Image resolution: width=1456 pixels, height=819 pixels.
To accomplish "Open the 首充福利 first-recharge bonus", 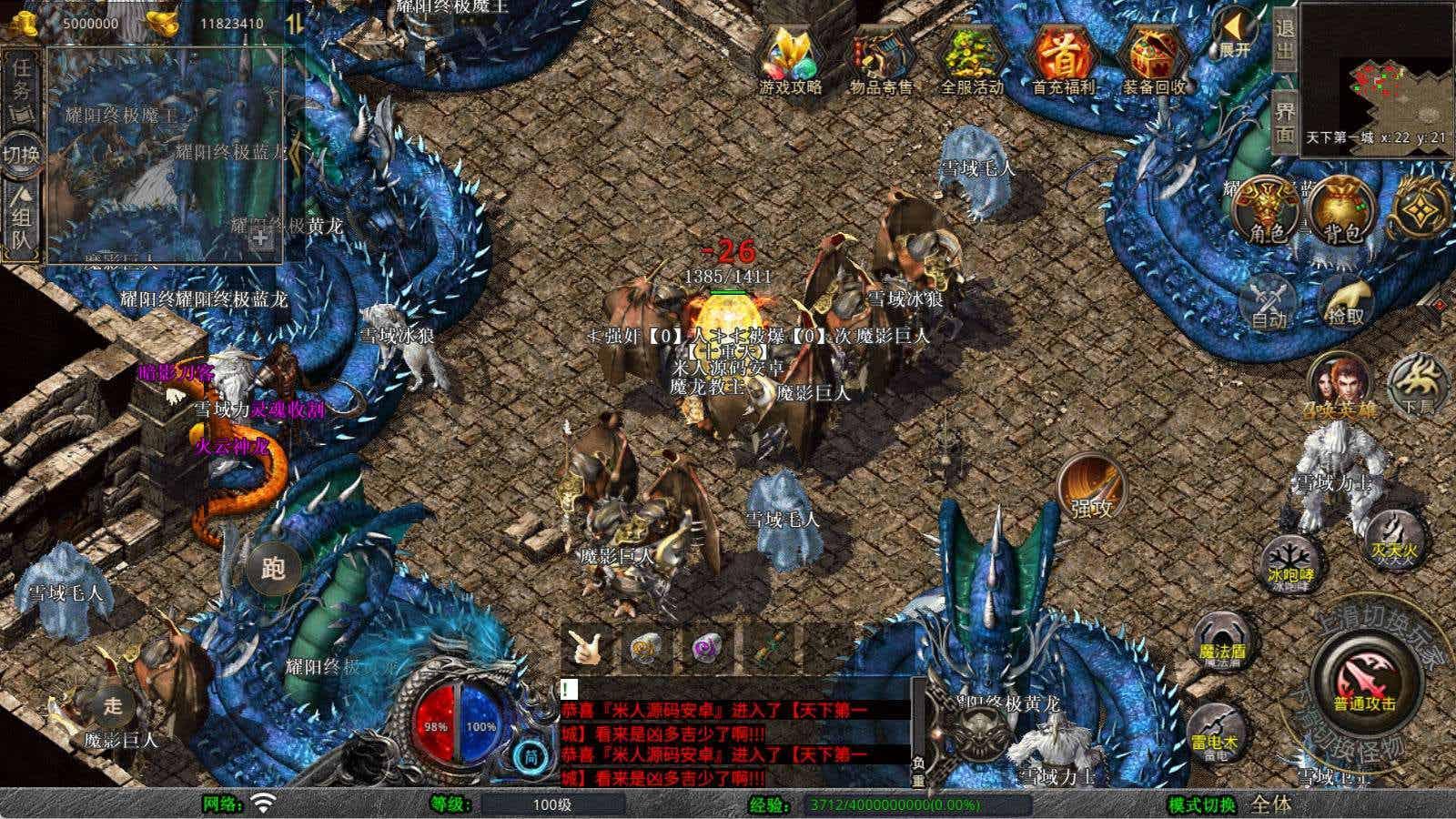I will (x=1063, y=58).
